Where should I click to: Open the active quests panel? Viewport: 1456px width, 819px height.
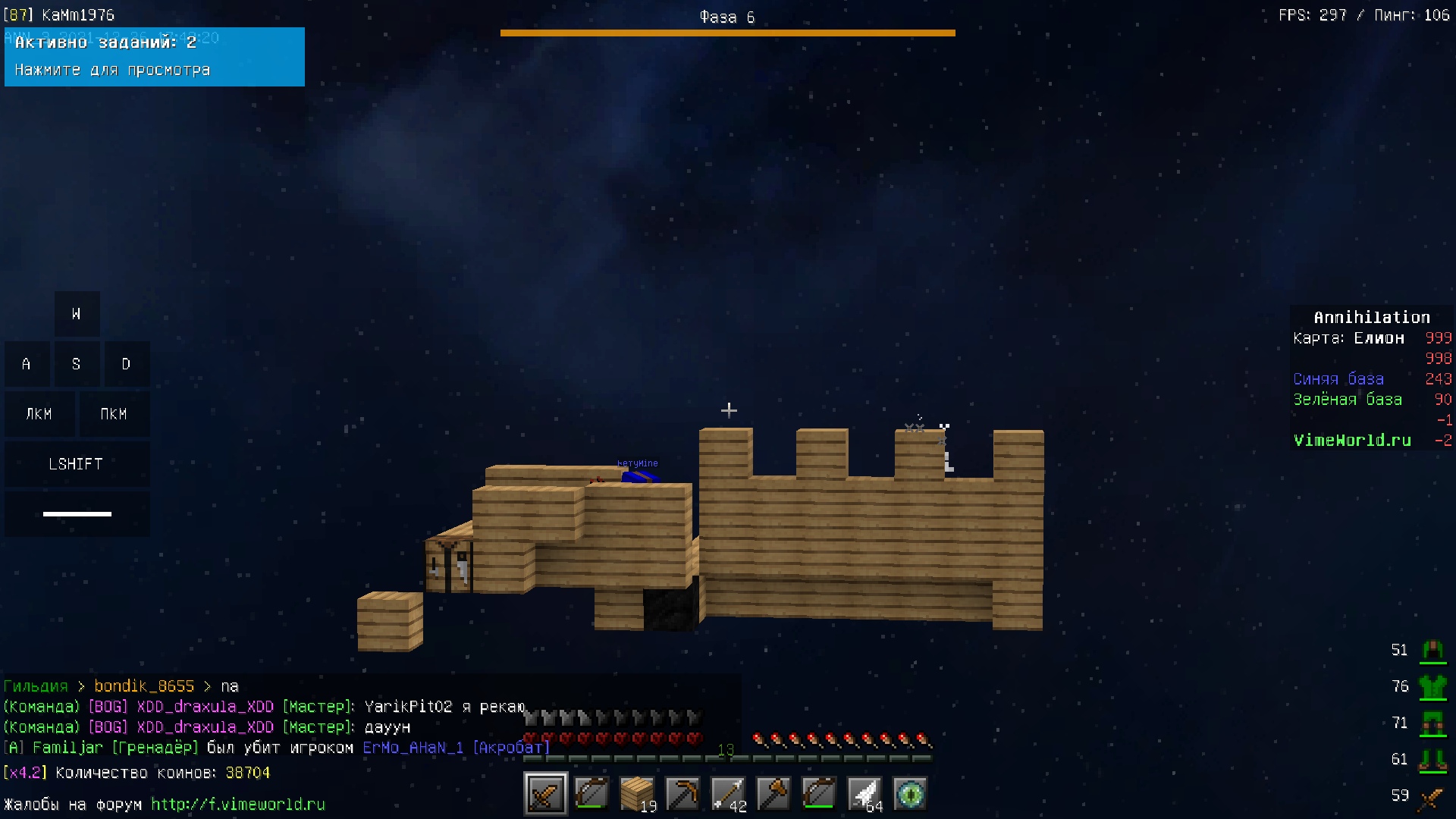click(x=154, y=57)
